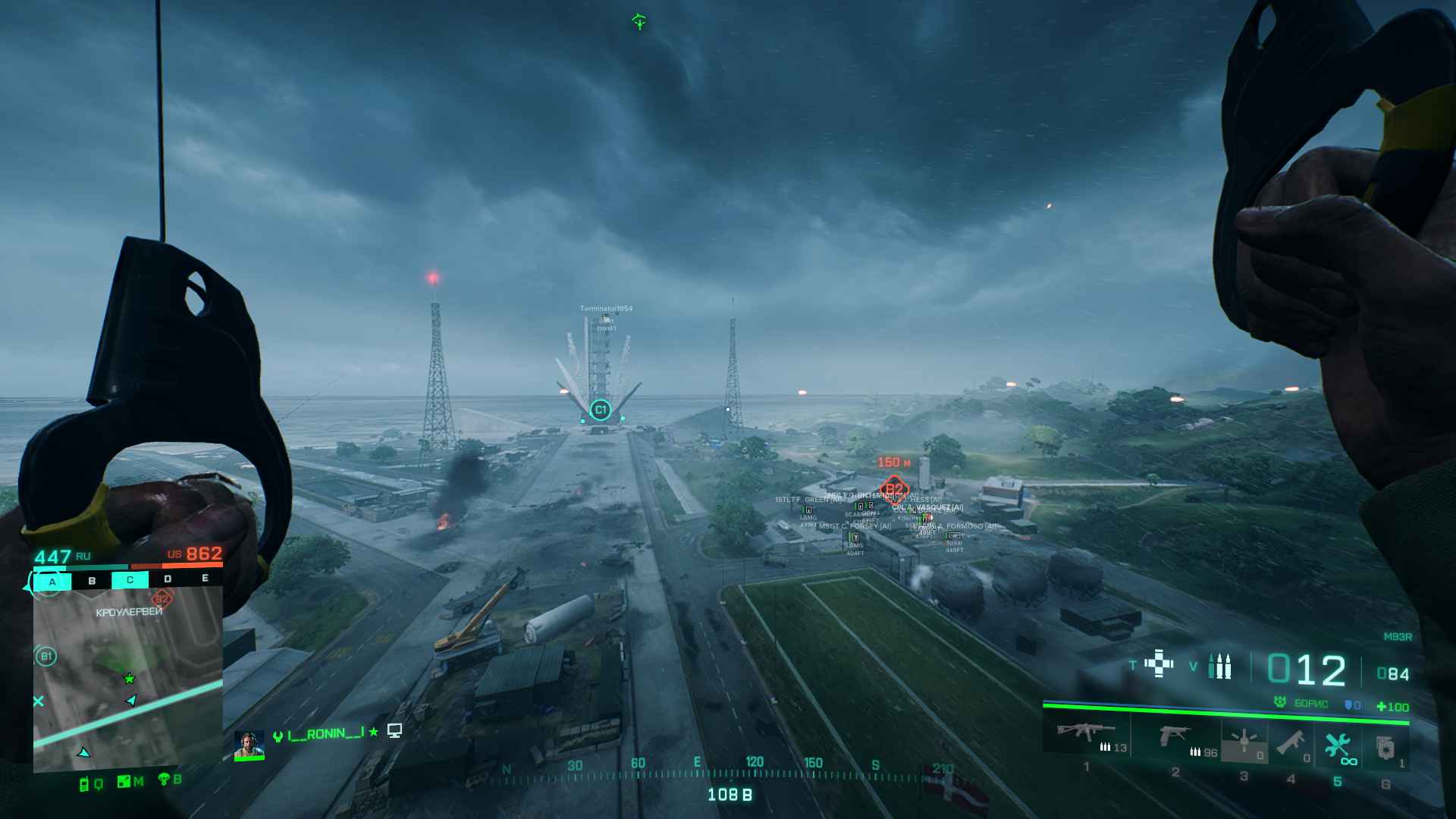
Task: Select objective flag C indicator
Action: [130, 580]
